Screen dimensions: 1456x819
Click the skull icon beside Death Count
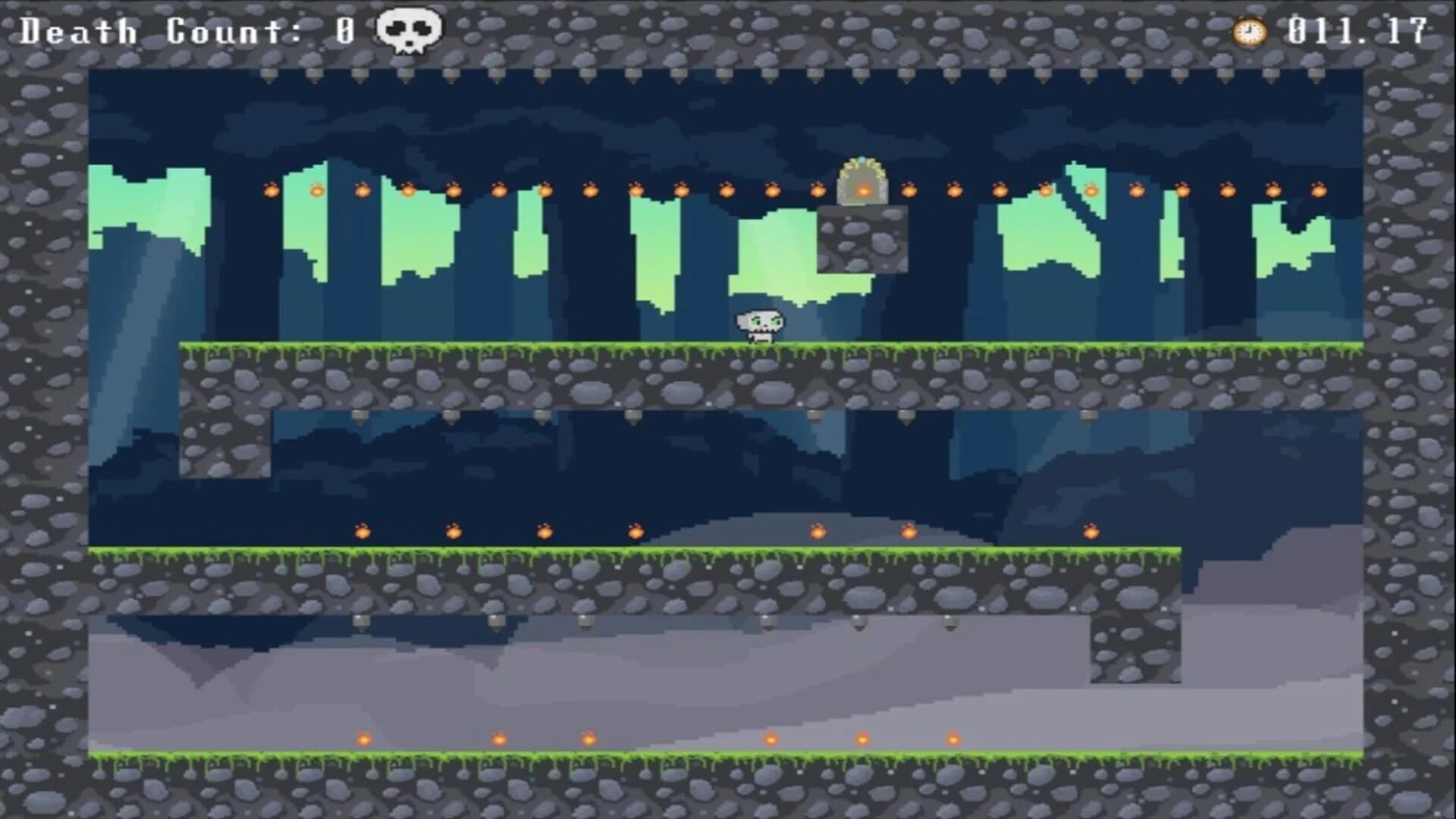click(x=408, y=30)
